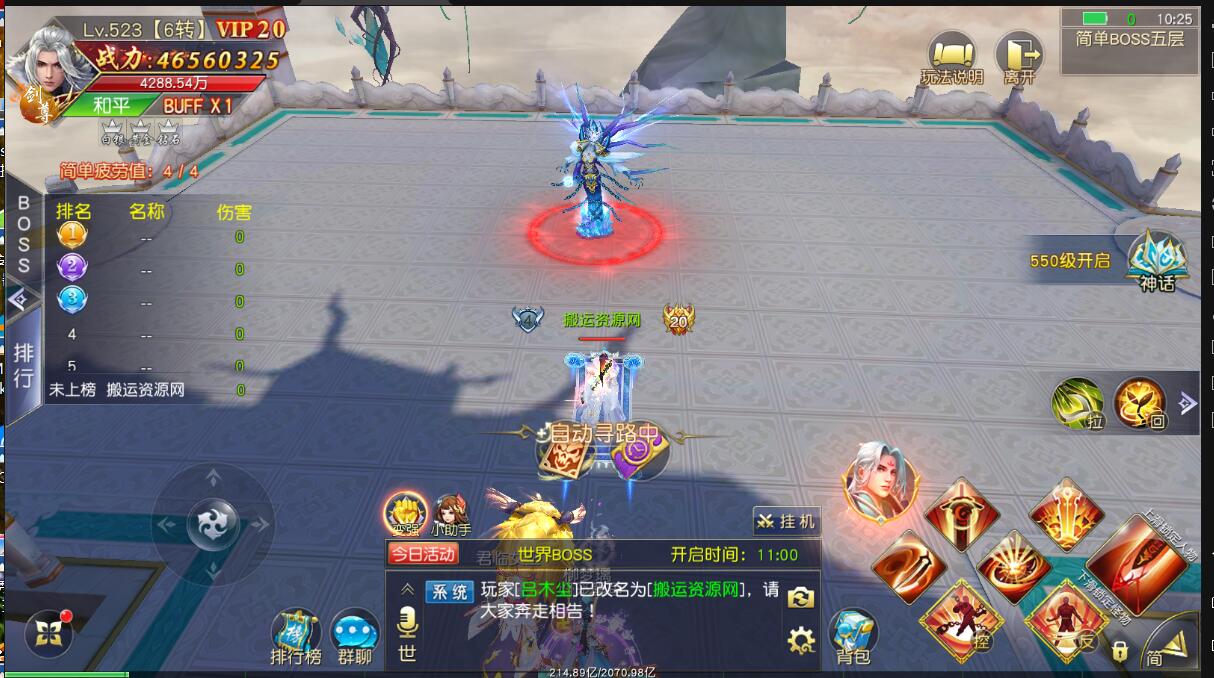
Task: Activate the green 拉 pull skill
Action: coord(1078,403)
